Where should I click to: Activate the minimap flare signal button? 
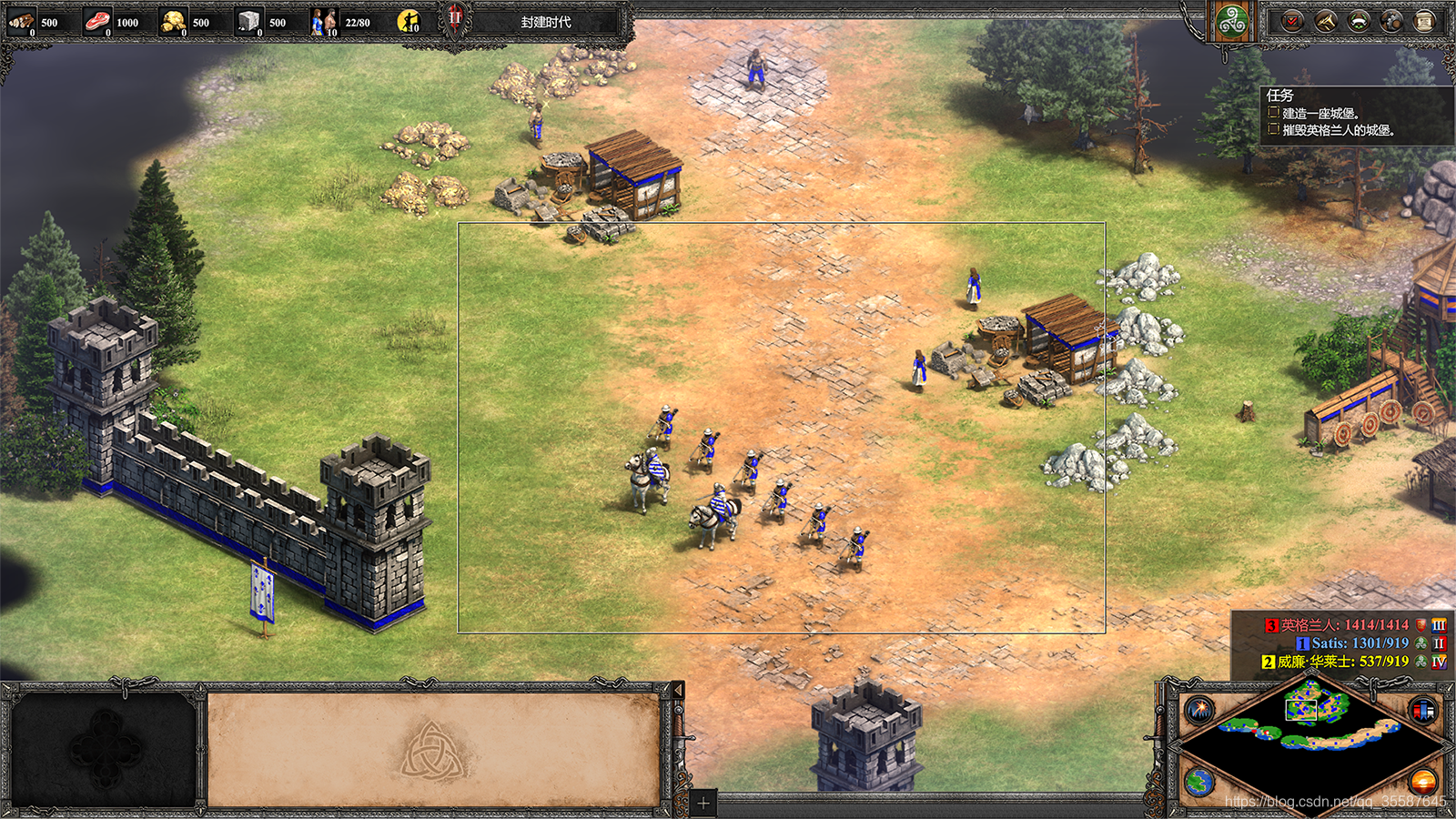1199,709
